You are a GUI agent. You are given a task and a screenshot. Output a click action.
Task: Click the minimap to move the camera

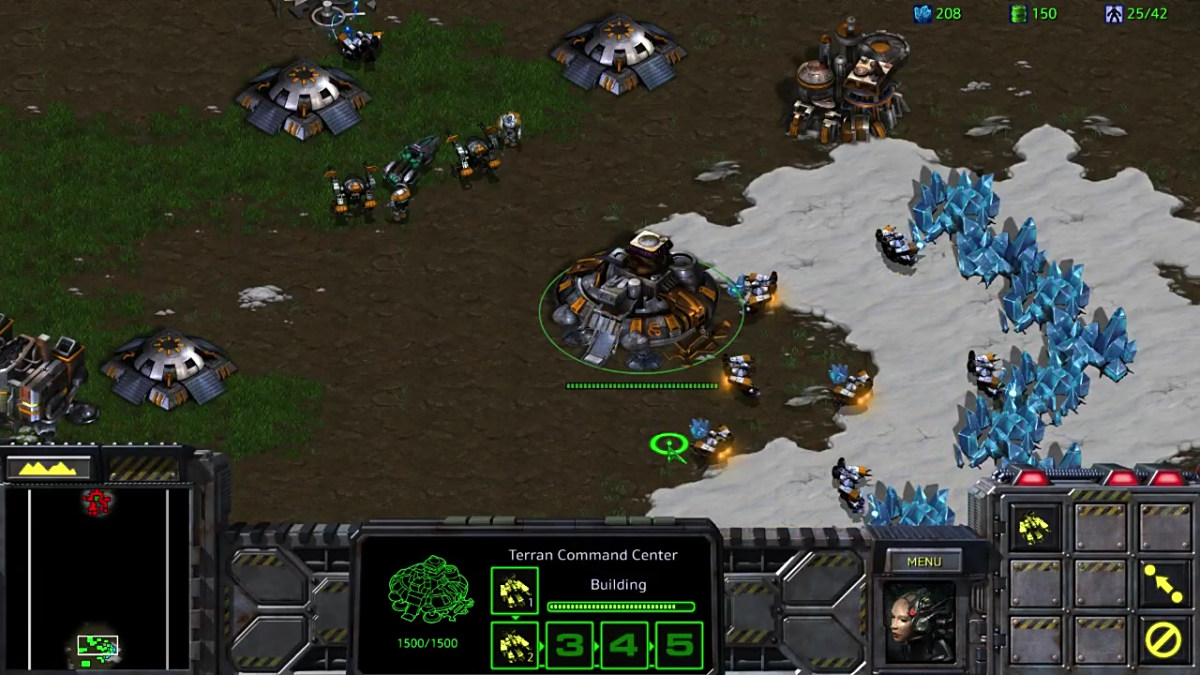tap(97, 578)
